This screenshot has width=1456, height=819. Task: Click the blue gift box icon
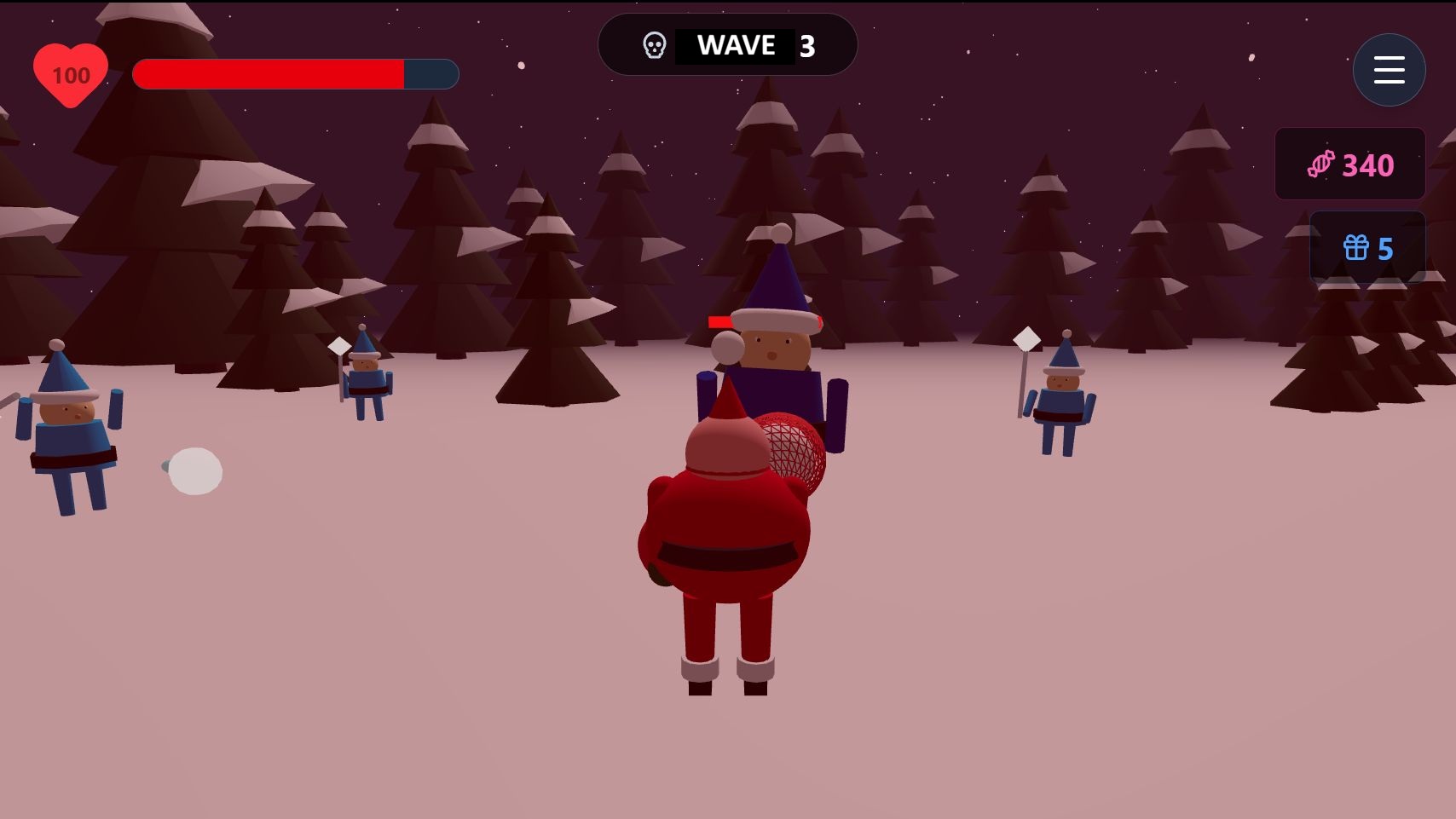[1355, 248]
